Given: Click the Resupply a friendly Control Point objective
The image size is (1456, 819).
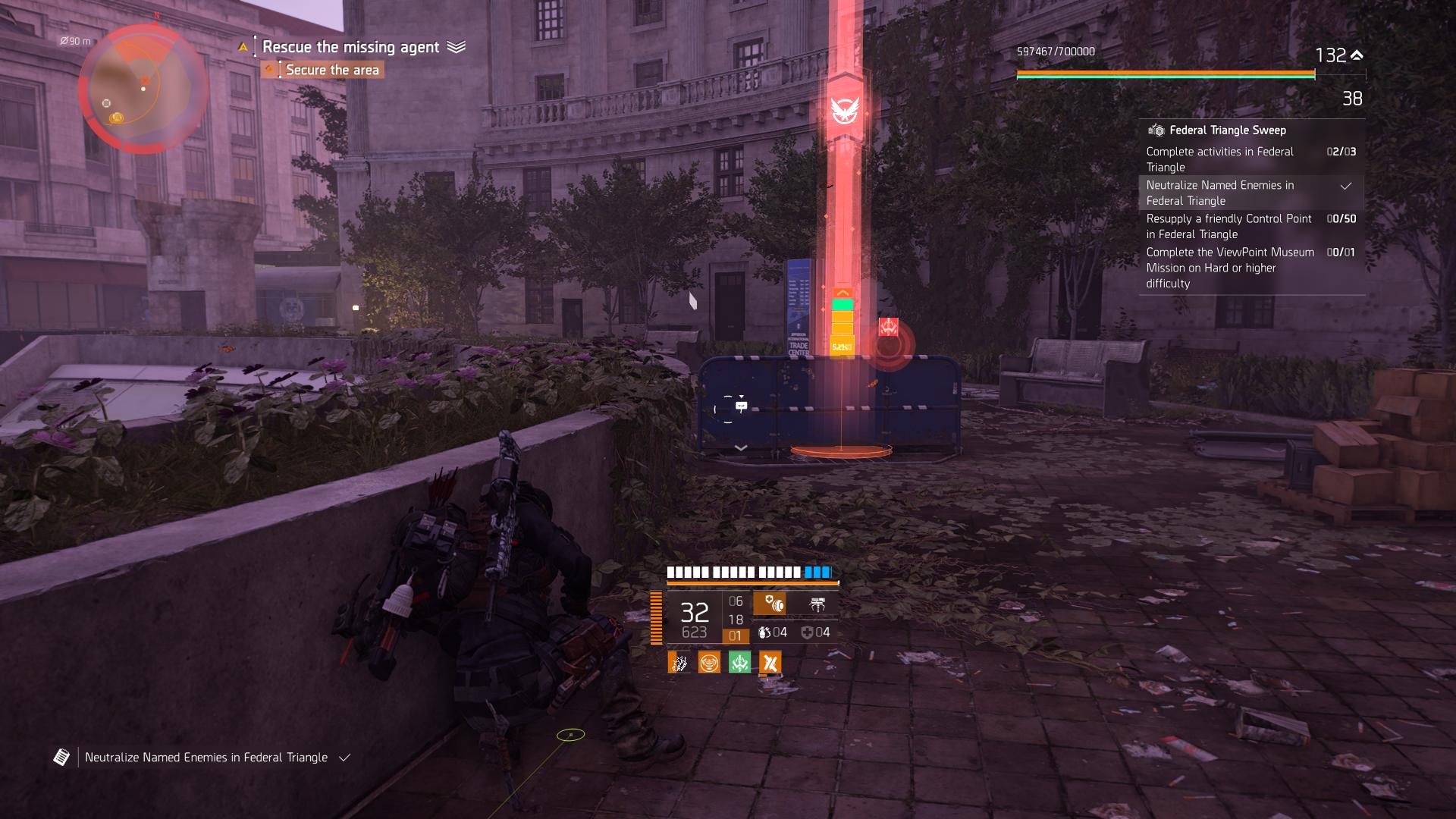Looking at the screenshot, I should pos(1228,226).
